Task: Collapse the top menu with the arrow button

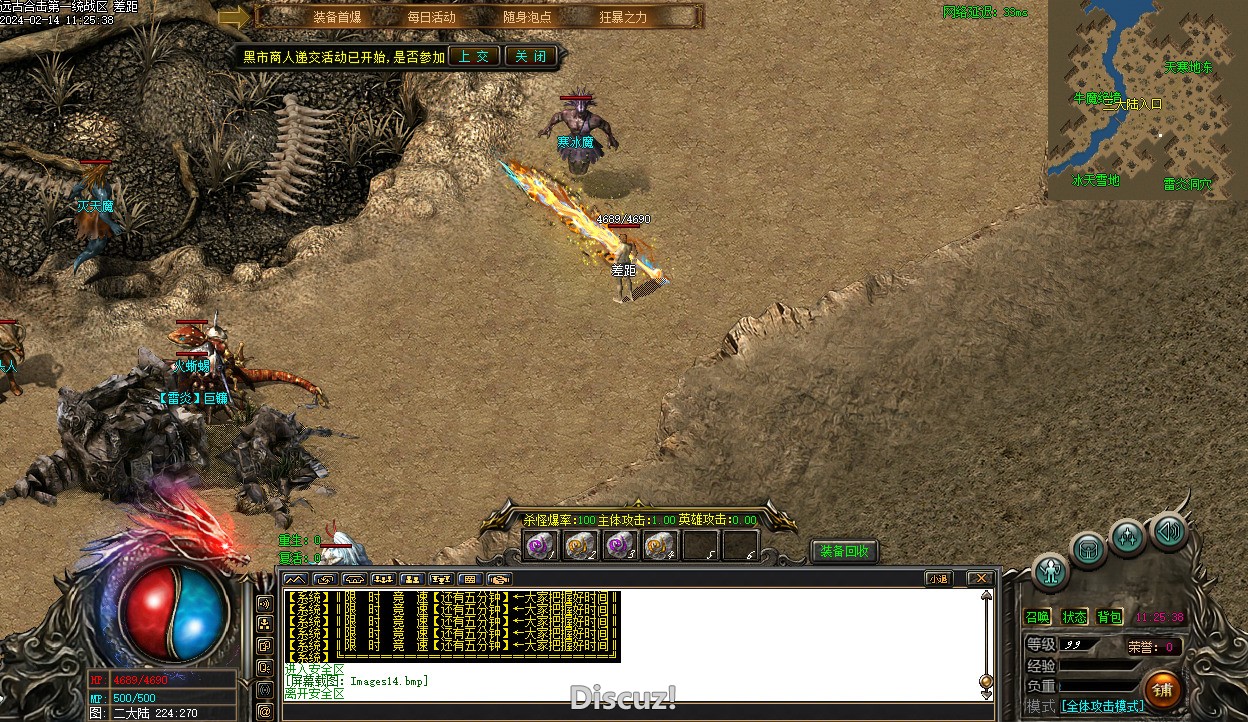Action: coord(234,17)
